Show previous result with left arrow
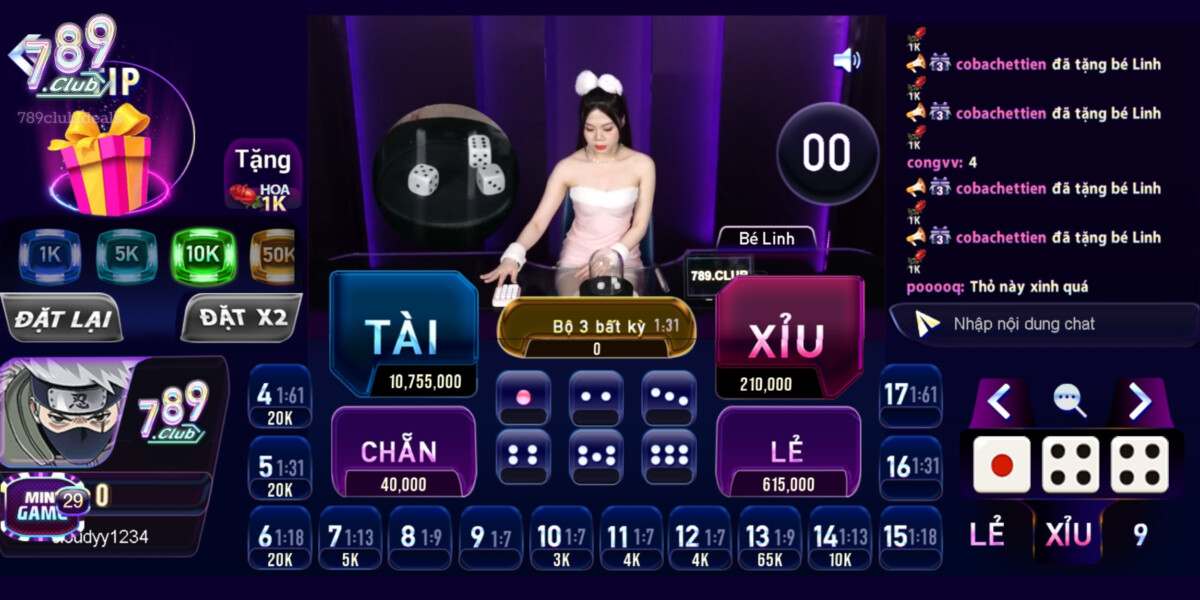Screen dimensions: 1200x600 point(998,401)
